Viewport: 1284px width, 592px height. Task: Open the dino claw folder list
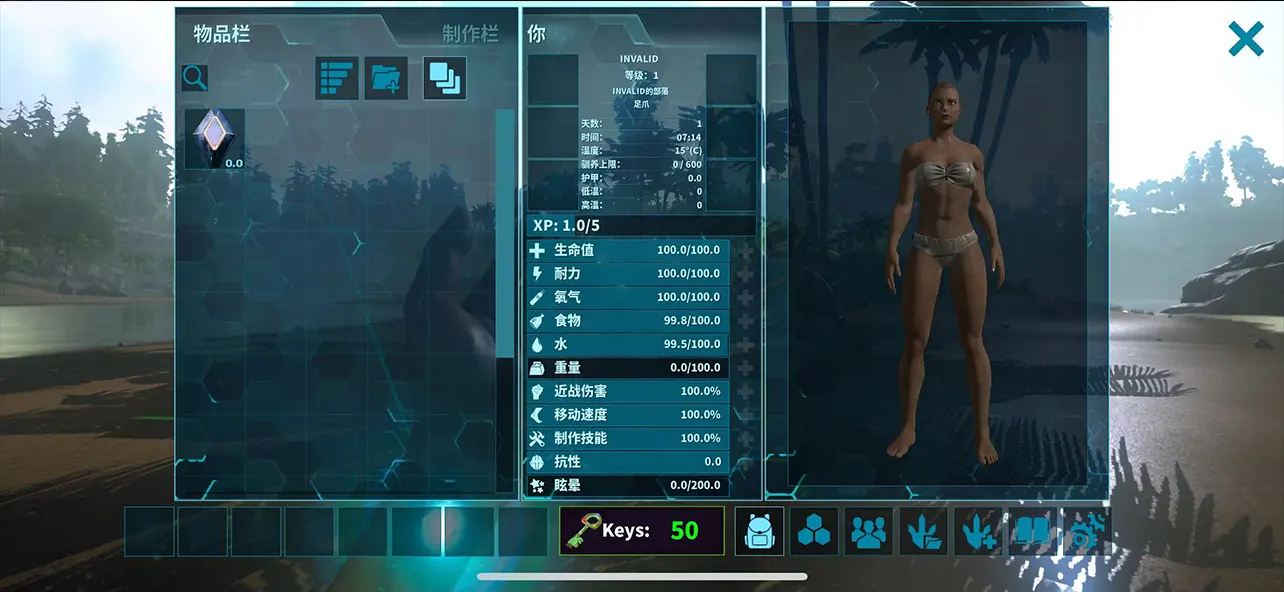click(x=923, y=531)
